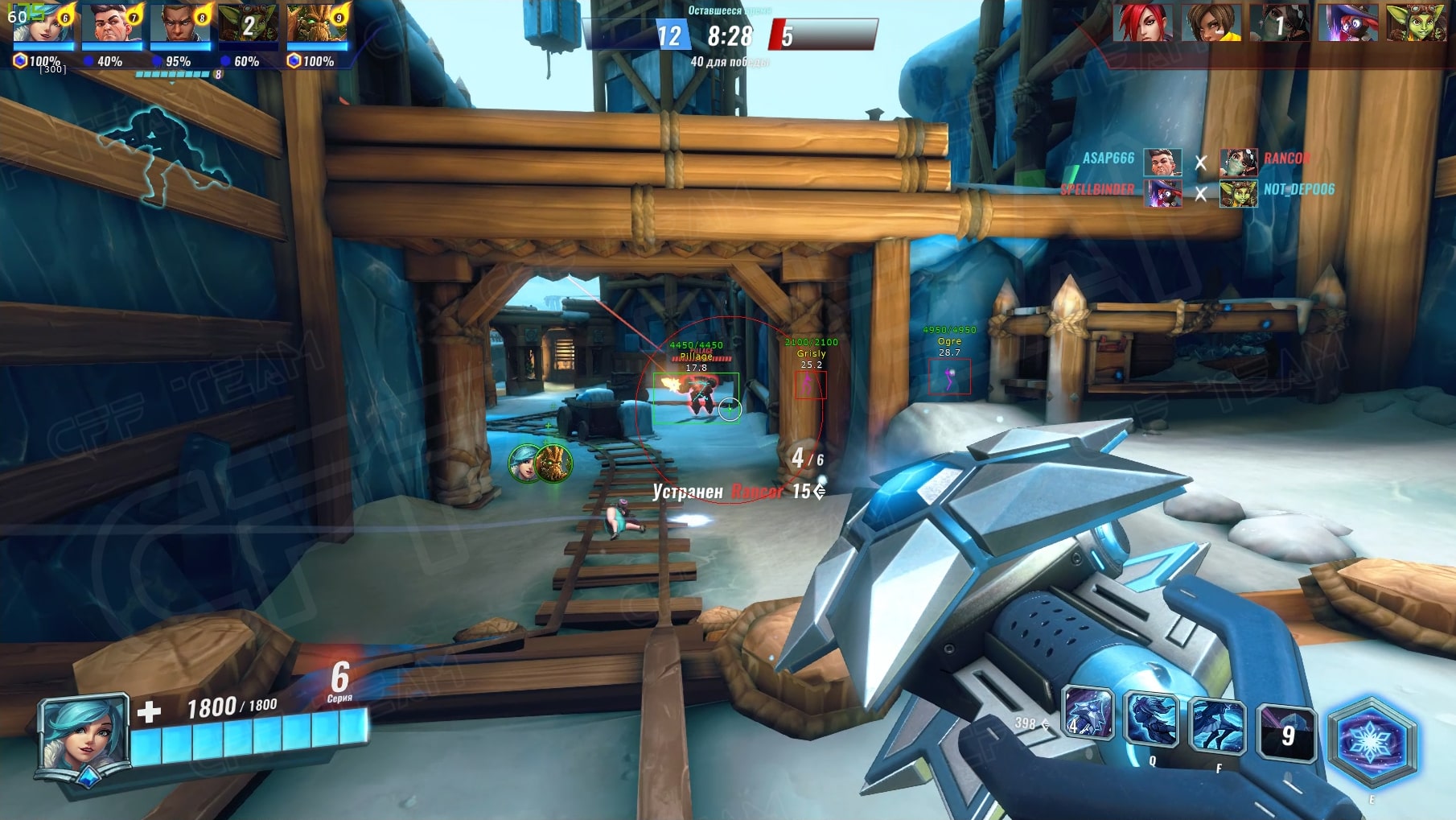Select the SPELLBINDER kill feed entry

(1097, 190)
